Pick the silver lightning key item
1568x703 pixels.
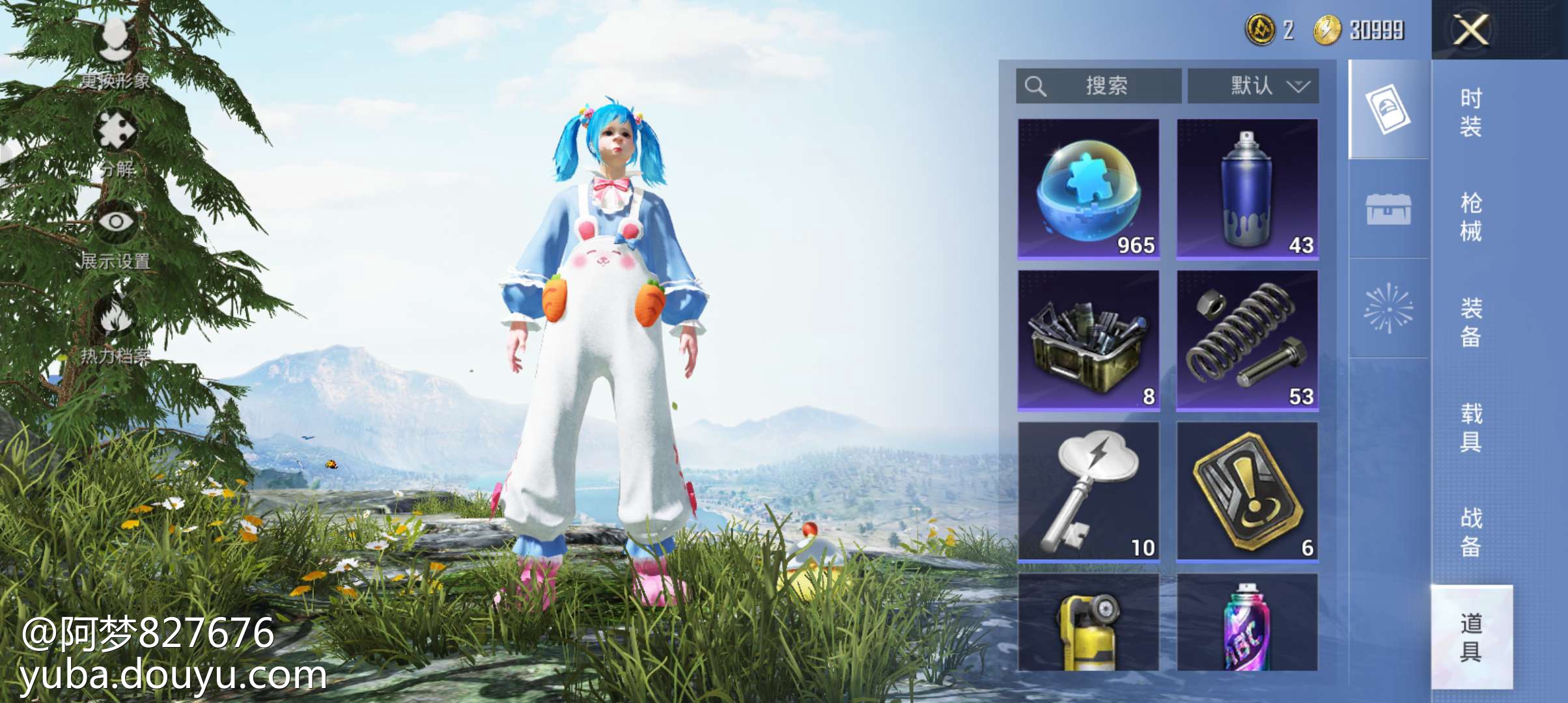(x=1088, y=492)
